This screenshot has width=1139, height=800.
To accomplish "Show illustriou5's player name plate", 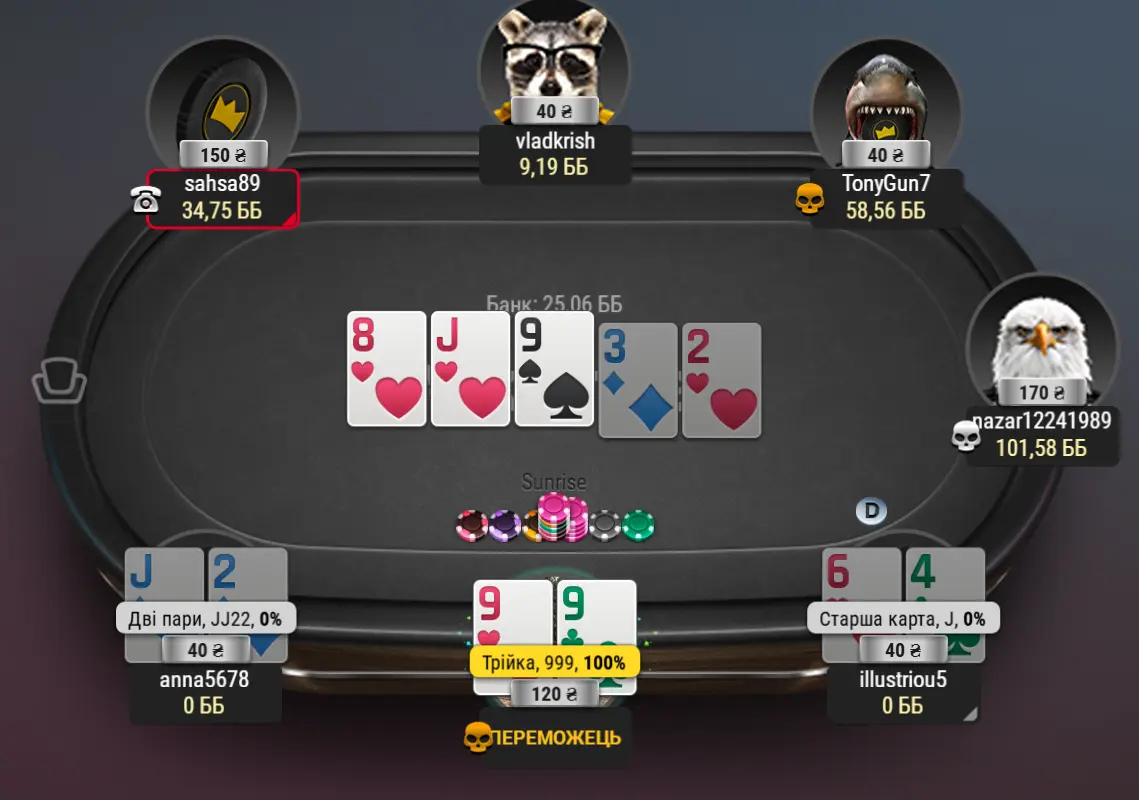I will [x=903, y=692].
